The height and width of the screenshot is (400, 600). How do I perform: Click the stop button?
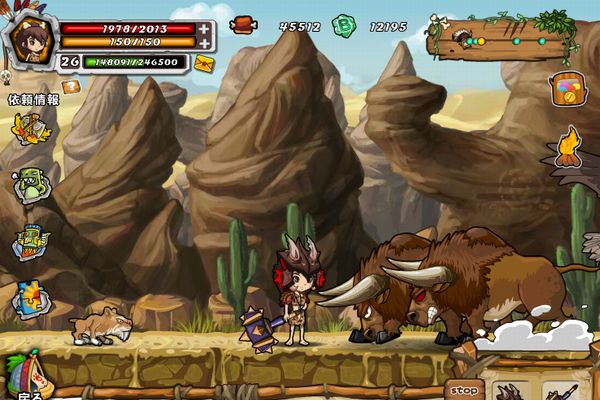(464, 390)
